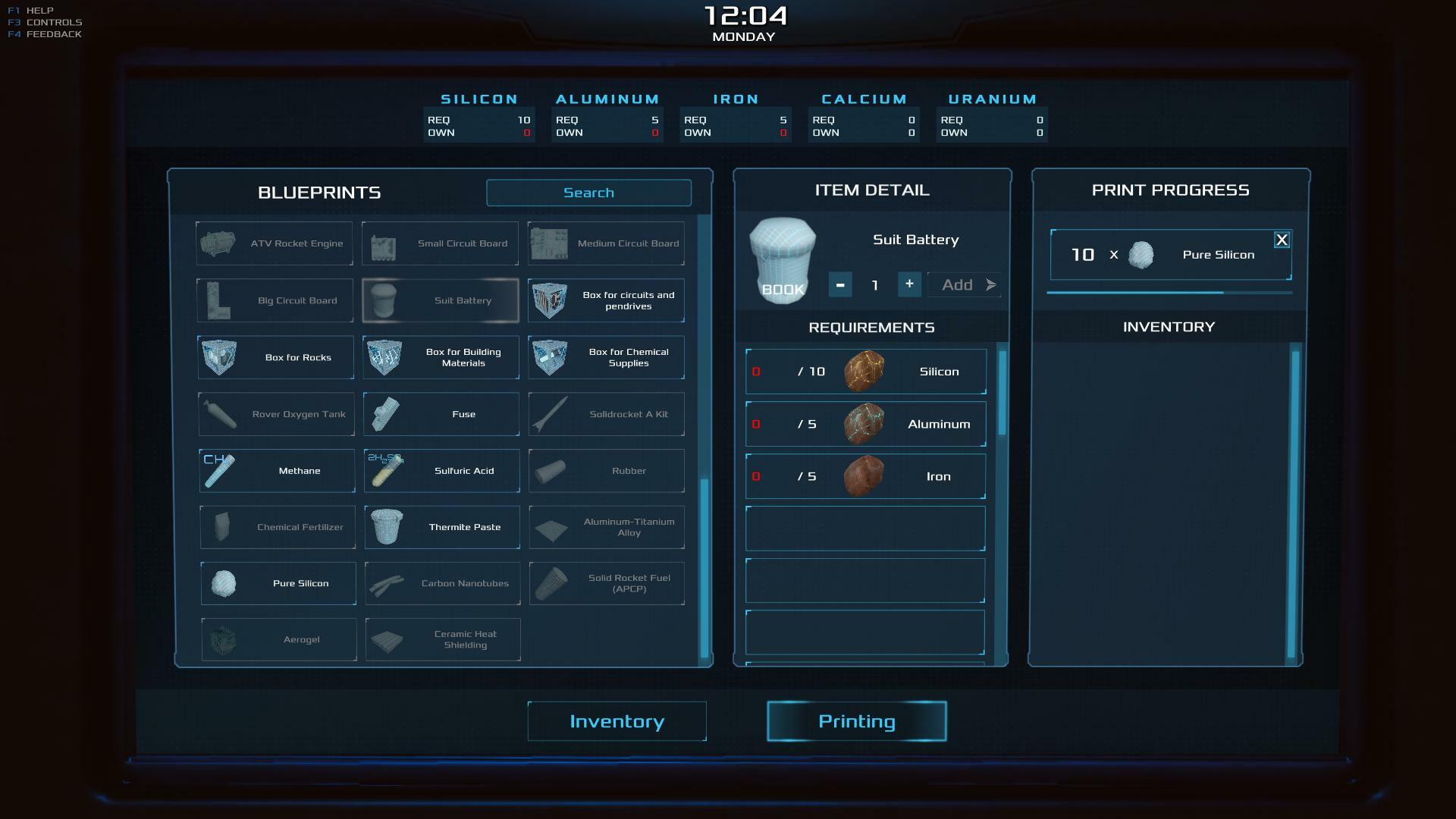Viewport: 1456px width, 819px height.
Task: Open Box for Chemical Supplies blueprint
Action: pos(606,357)
